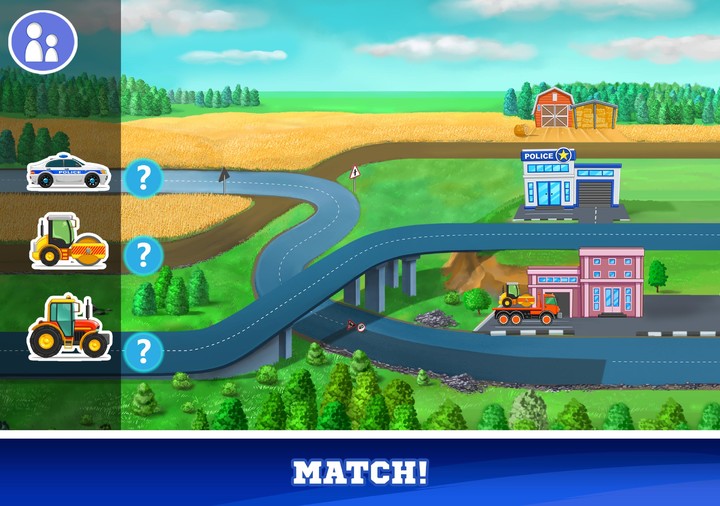
Task: Select the police car card
Action: pyautogui.click(x=68, y=171)
